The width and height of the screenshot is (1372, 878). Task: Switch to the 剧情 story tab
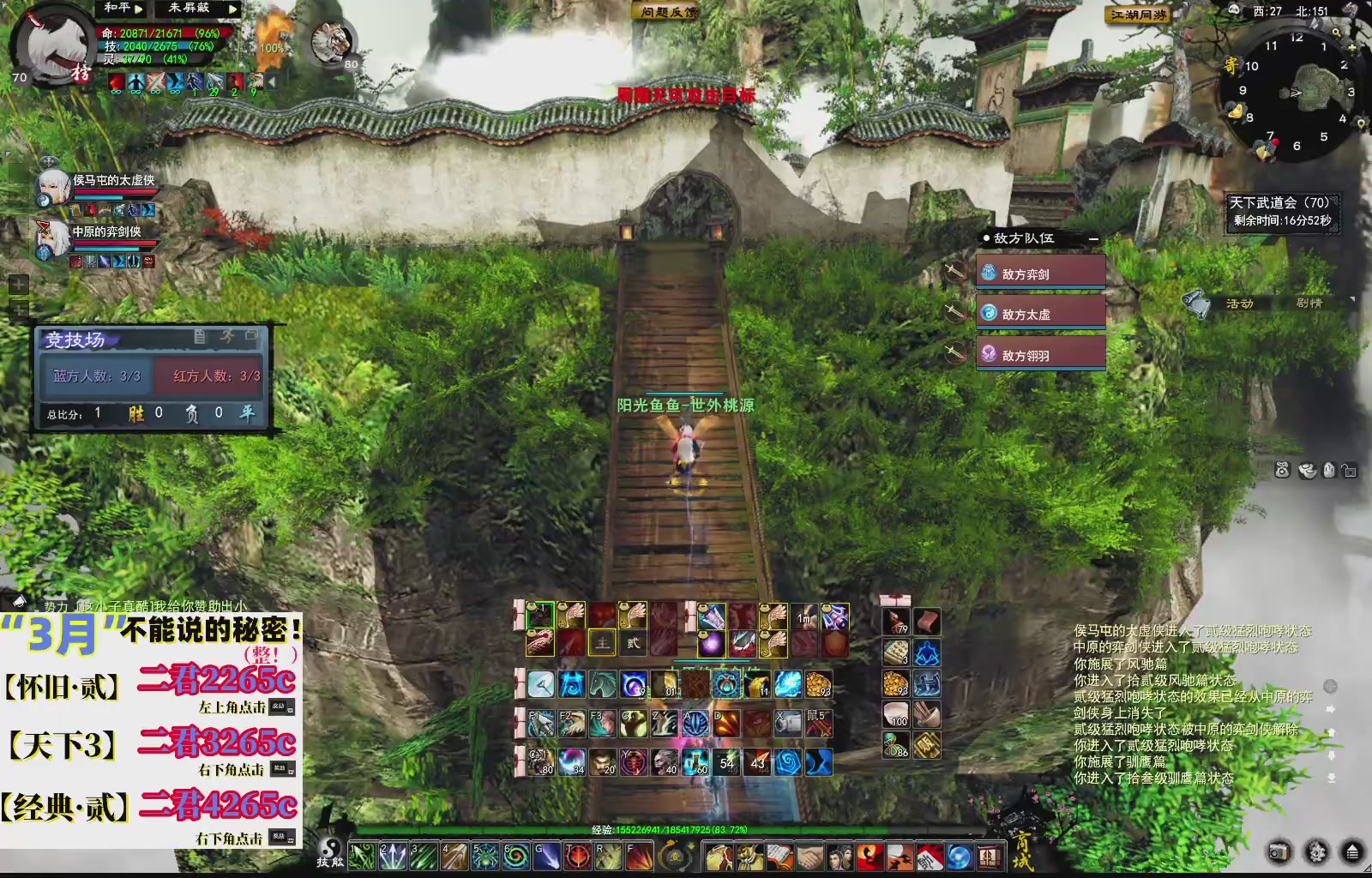click(x=1311, y=304)
